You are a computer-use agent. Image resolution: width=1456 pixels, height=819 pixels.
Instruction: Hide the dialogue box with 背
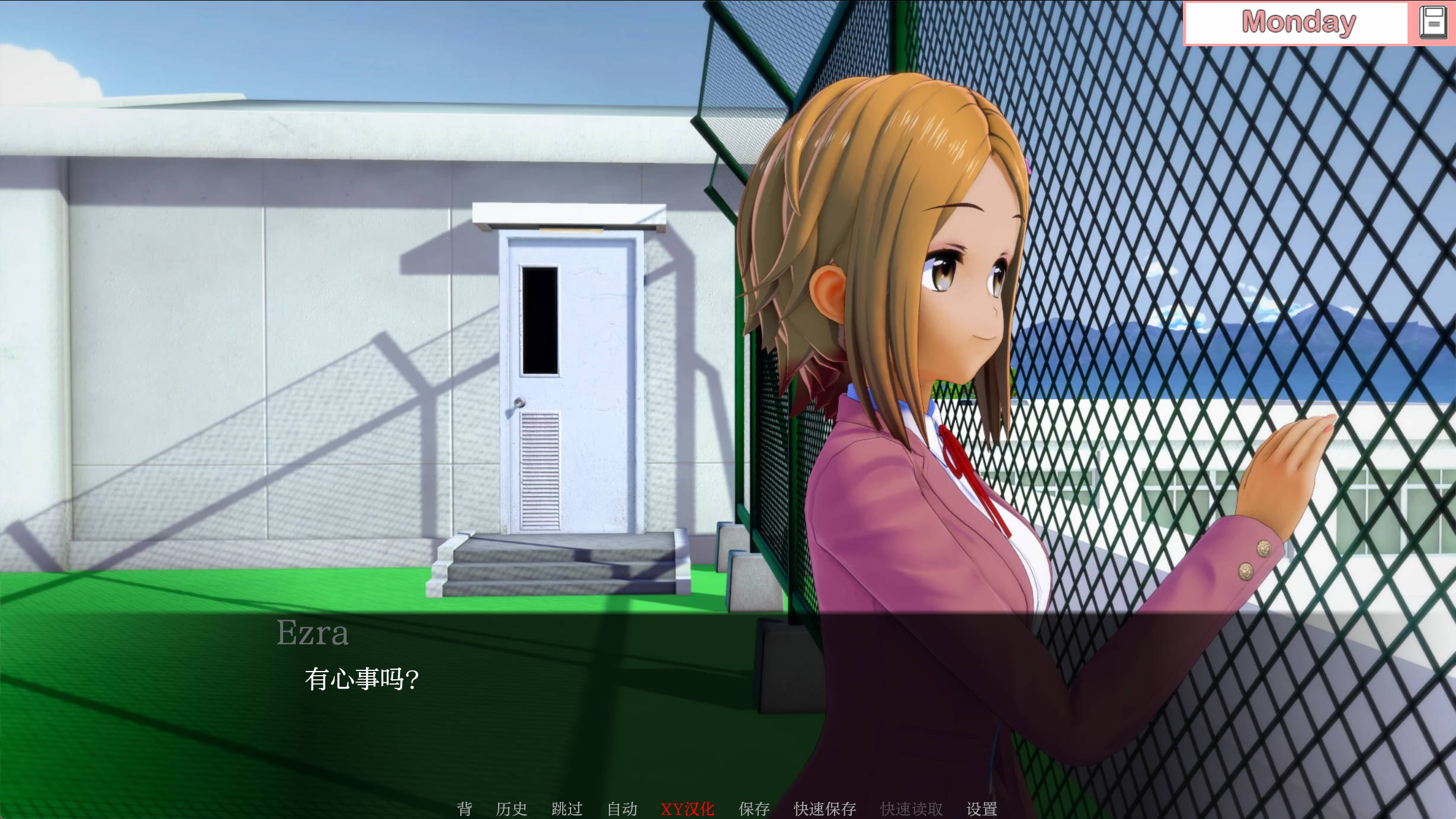click(x=464, y=808)
